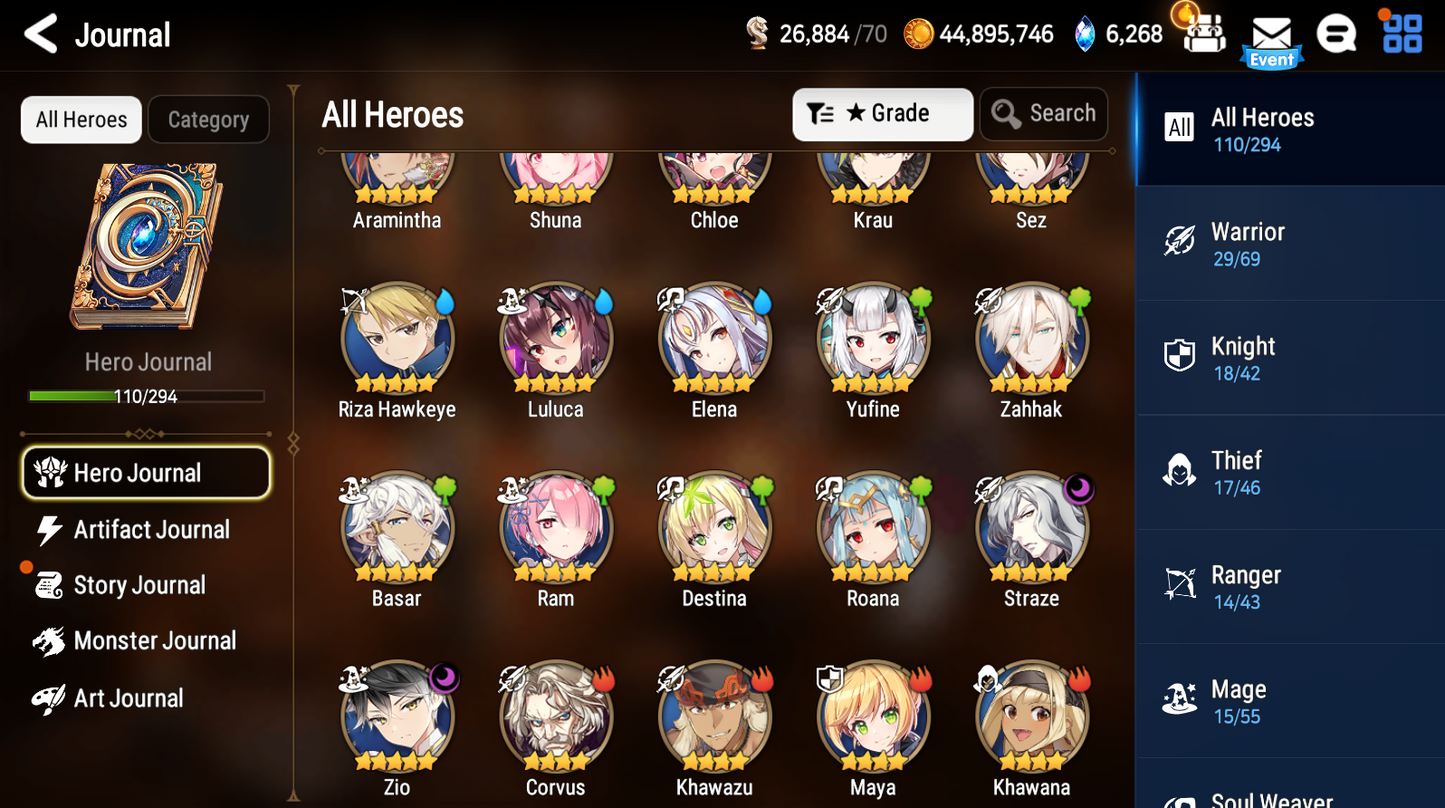The height and width of the screenshot is (808, 1445).
Task: Open the Grade sorting dropdown
Action: point(882,113)
